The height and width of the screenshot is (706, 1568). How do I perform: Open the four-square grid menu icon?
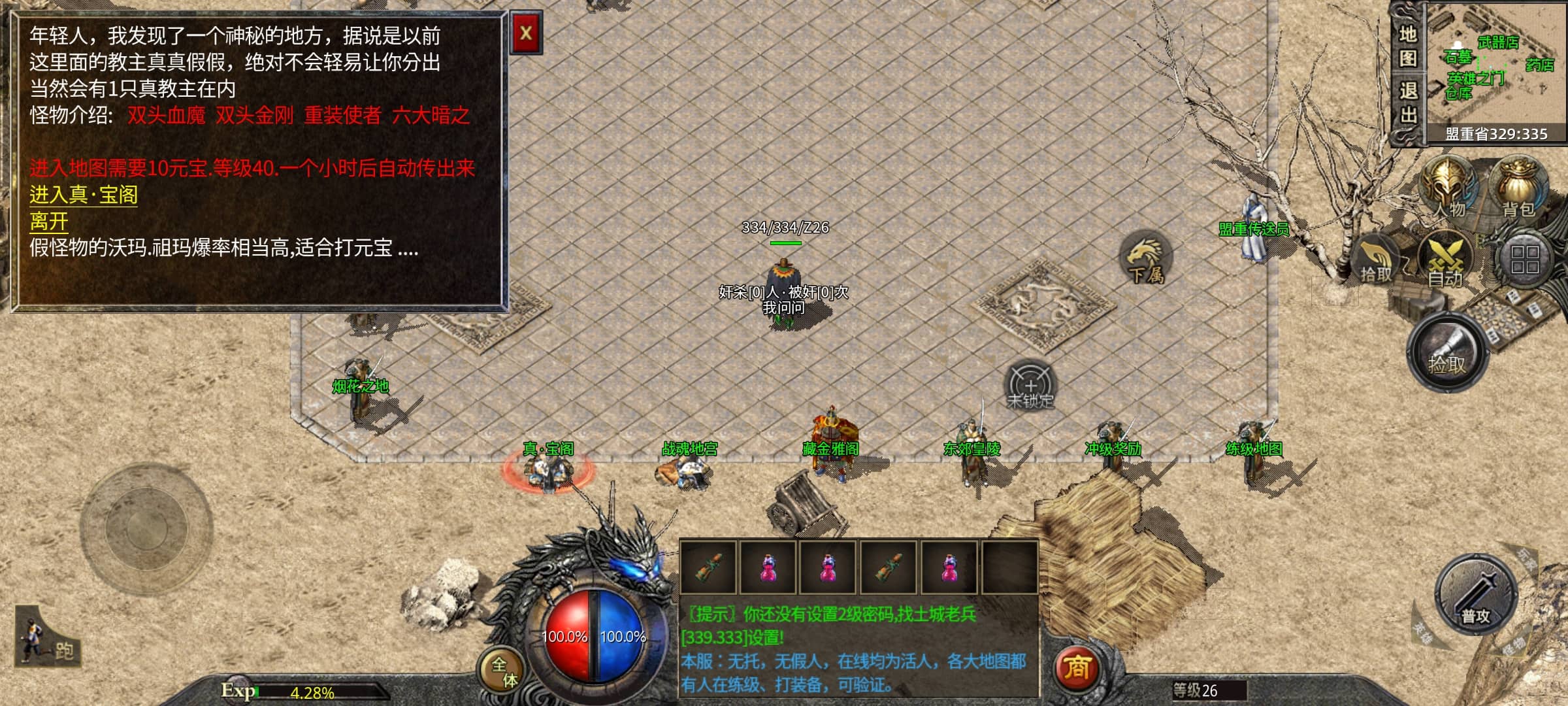coord(1524,260)
